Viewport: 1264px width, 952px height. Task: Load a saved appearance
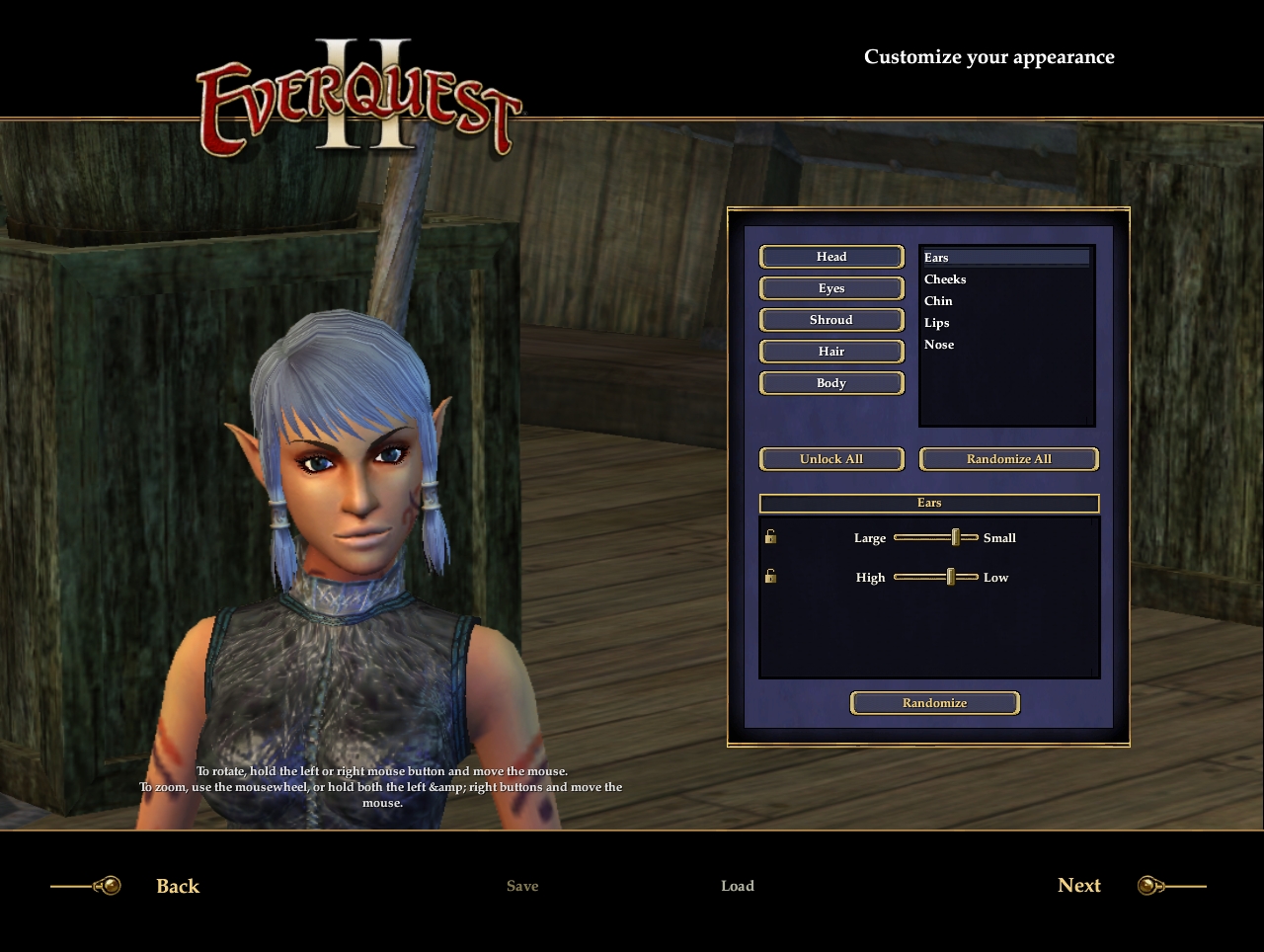click(x=738, y=886)
